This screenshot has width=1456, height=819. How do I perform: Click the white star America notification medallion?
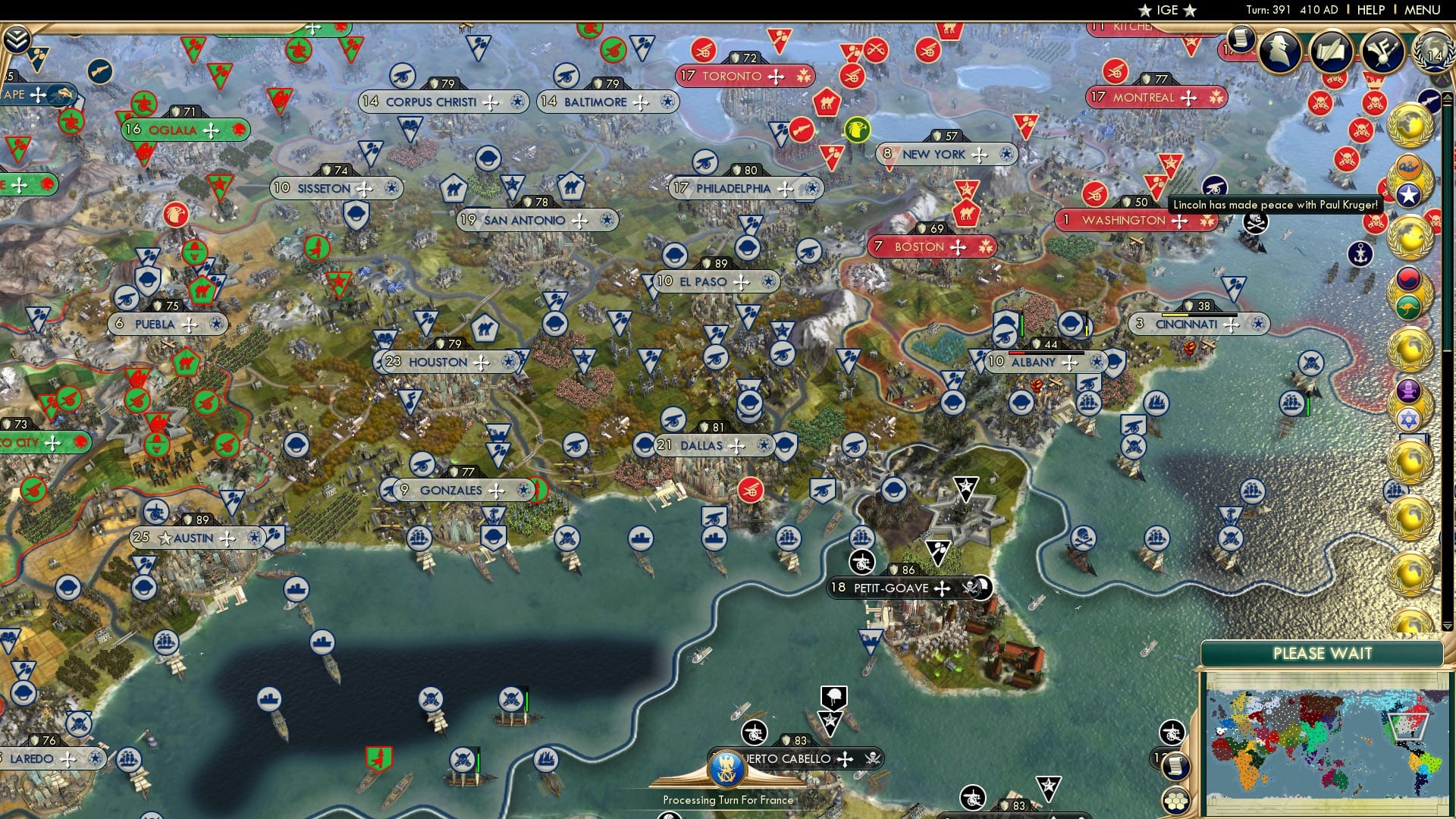coord(1408,194)
